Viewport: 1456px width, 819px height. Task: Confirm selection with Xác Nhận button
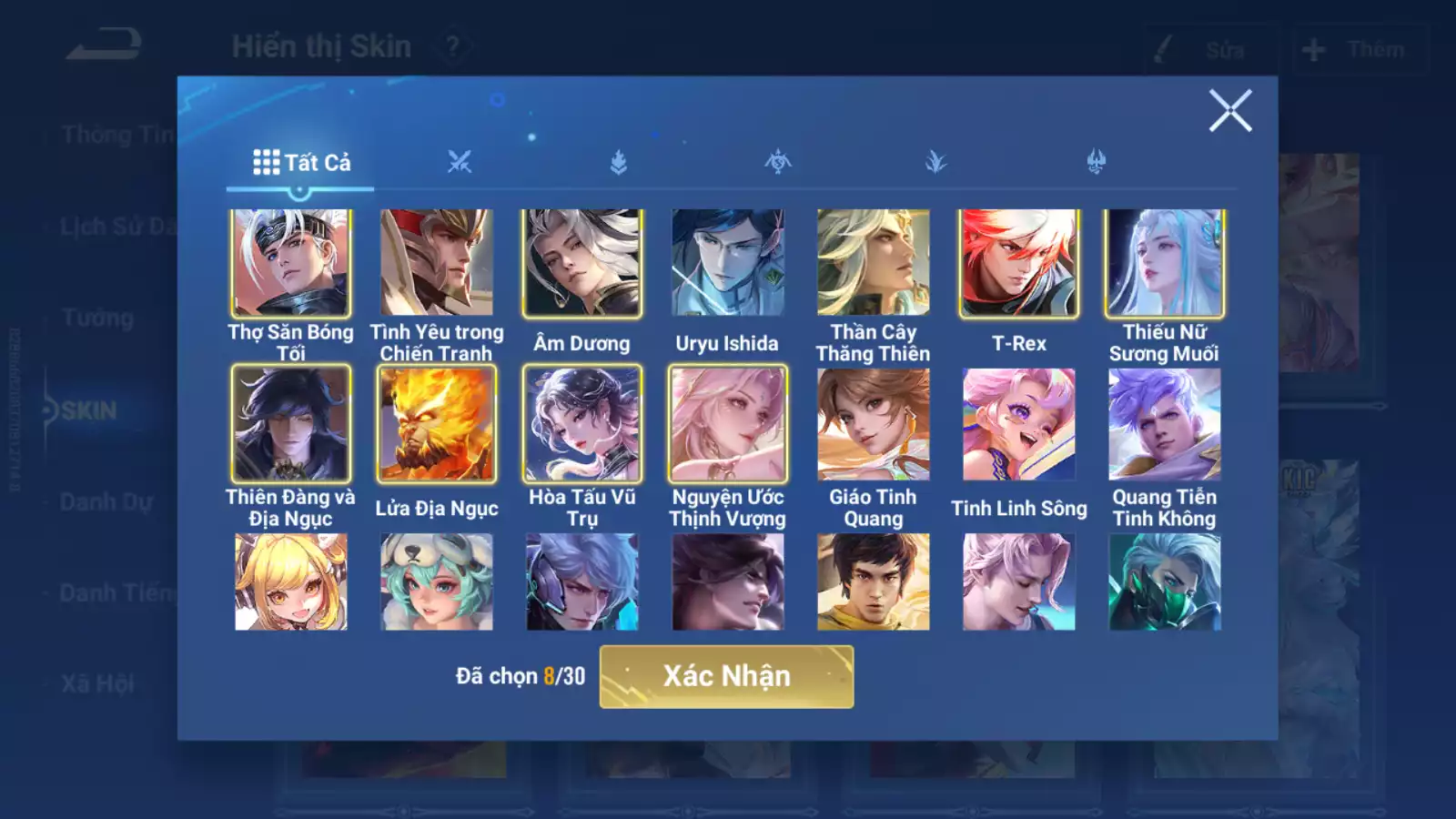(726, 675)
